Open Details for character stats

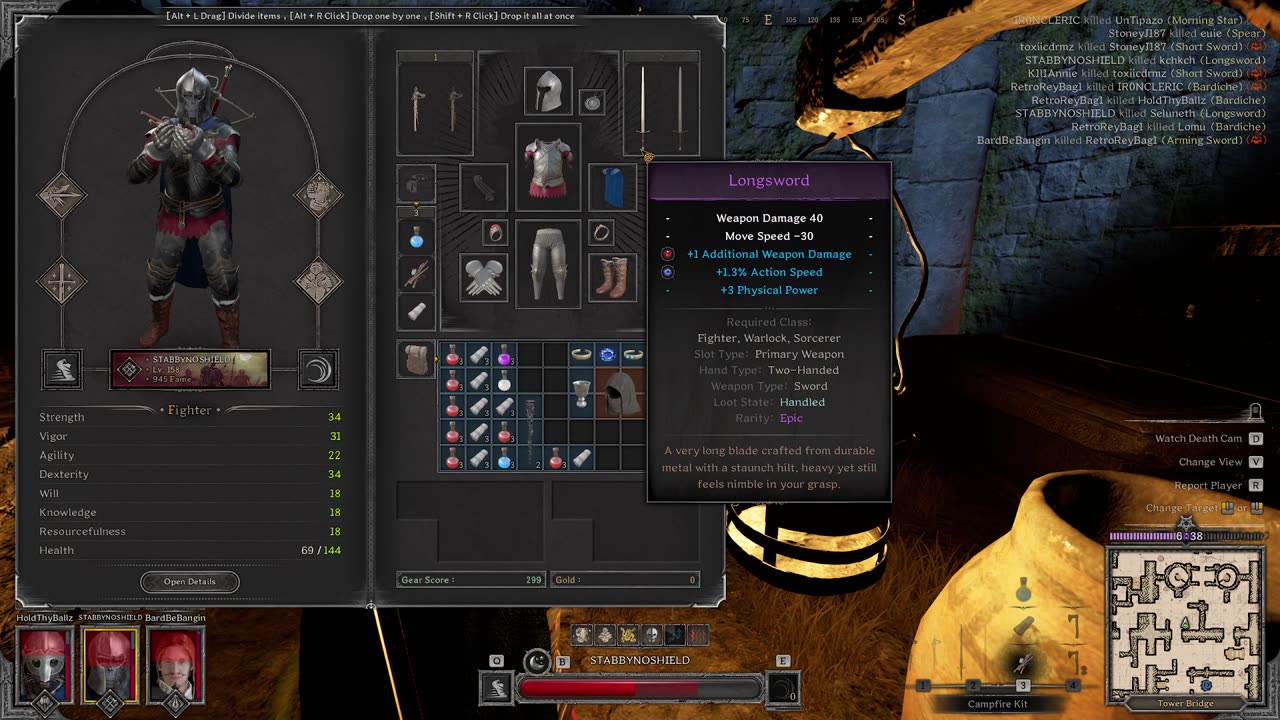pos(189,581)
